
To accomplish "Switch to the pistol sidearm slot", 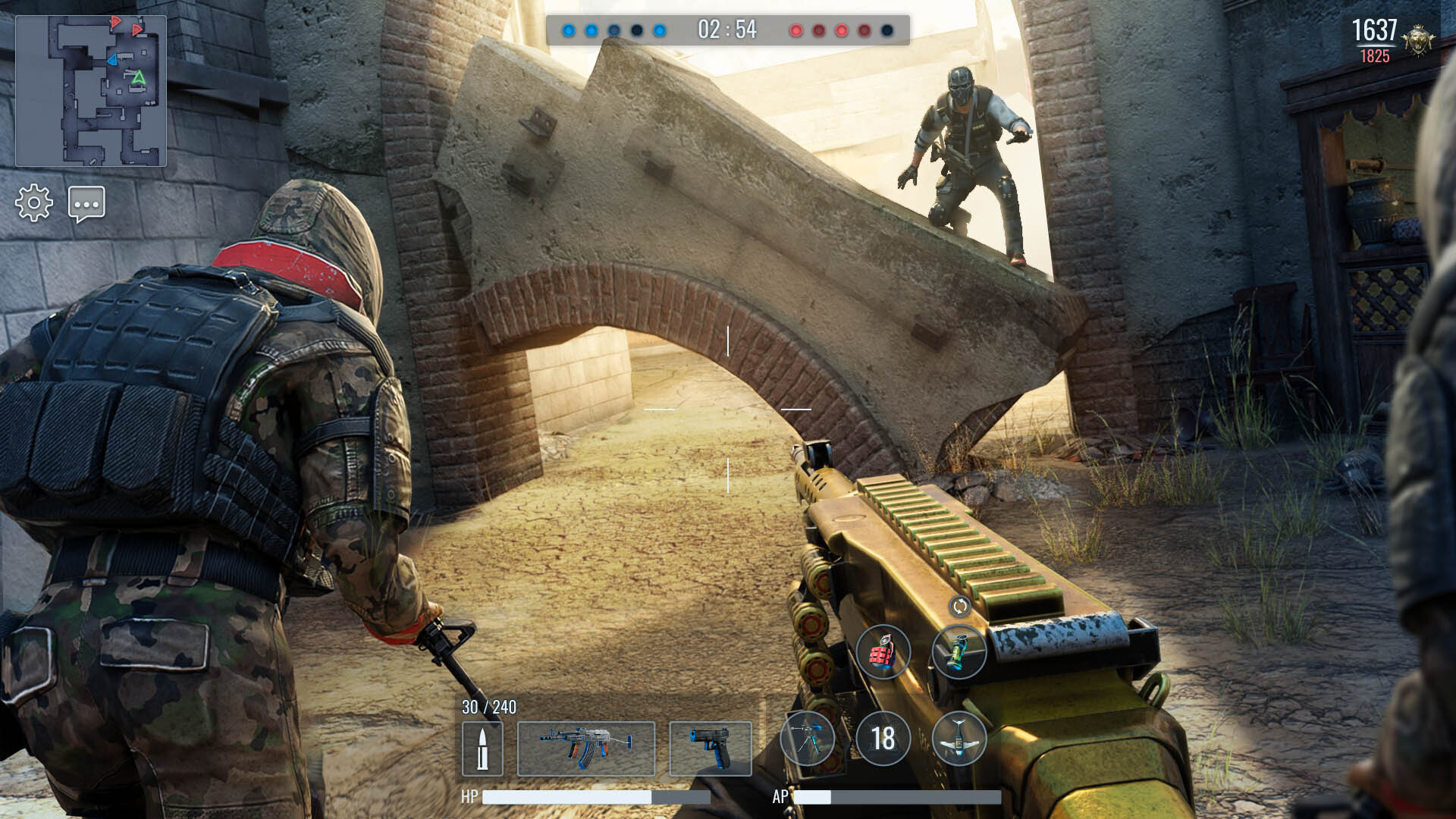I will 710,748.
